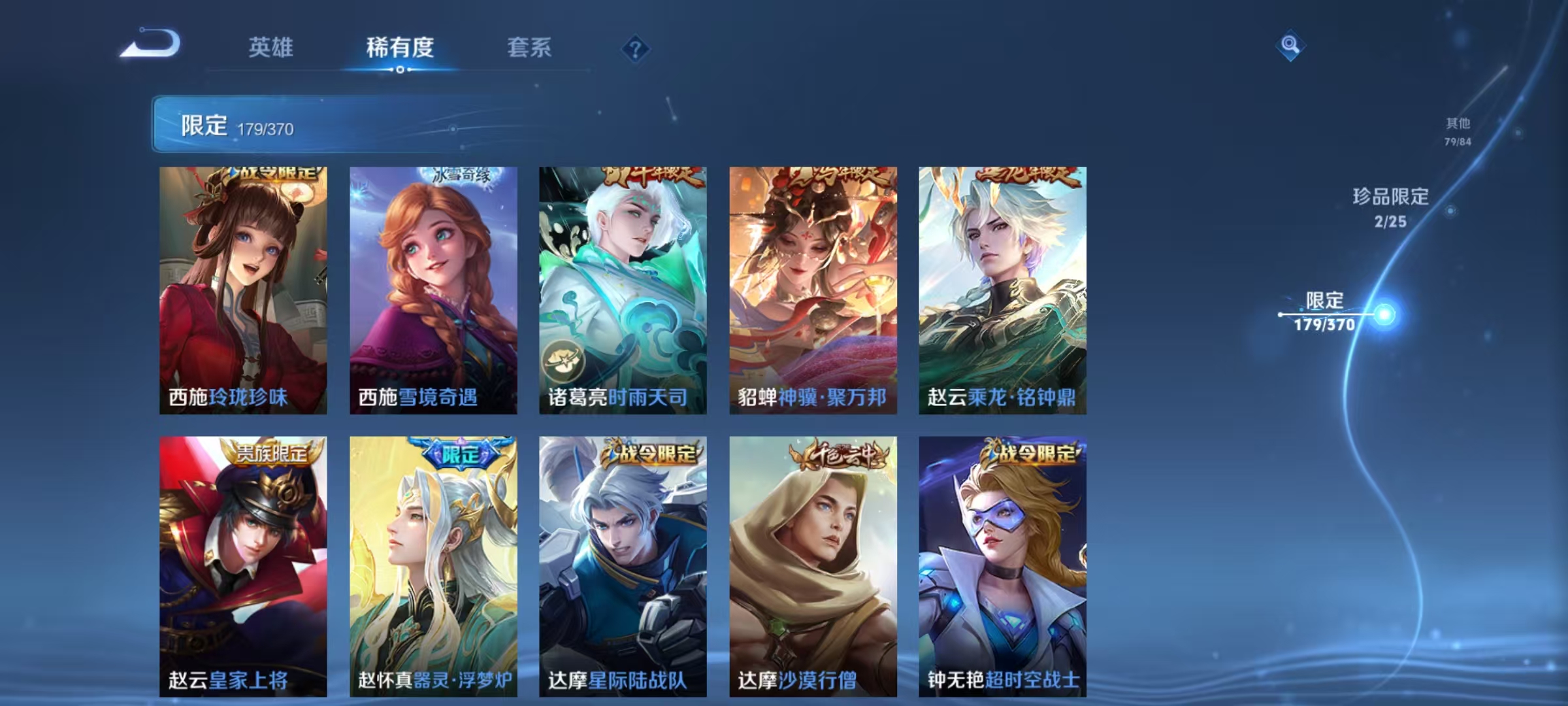
Task: Switch to the 套系 tab
Action: pos(529,47)
